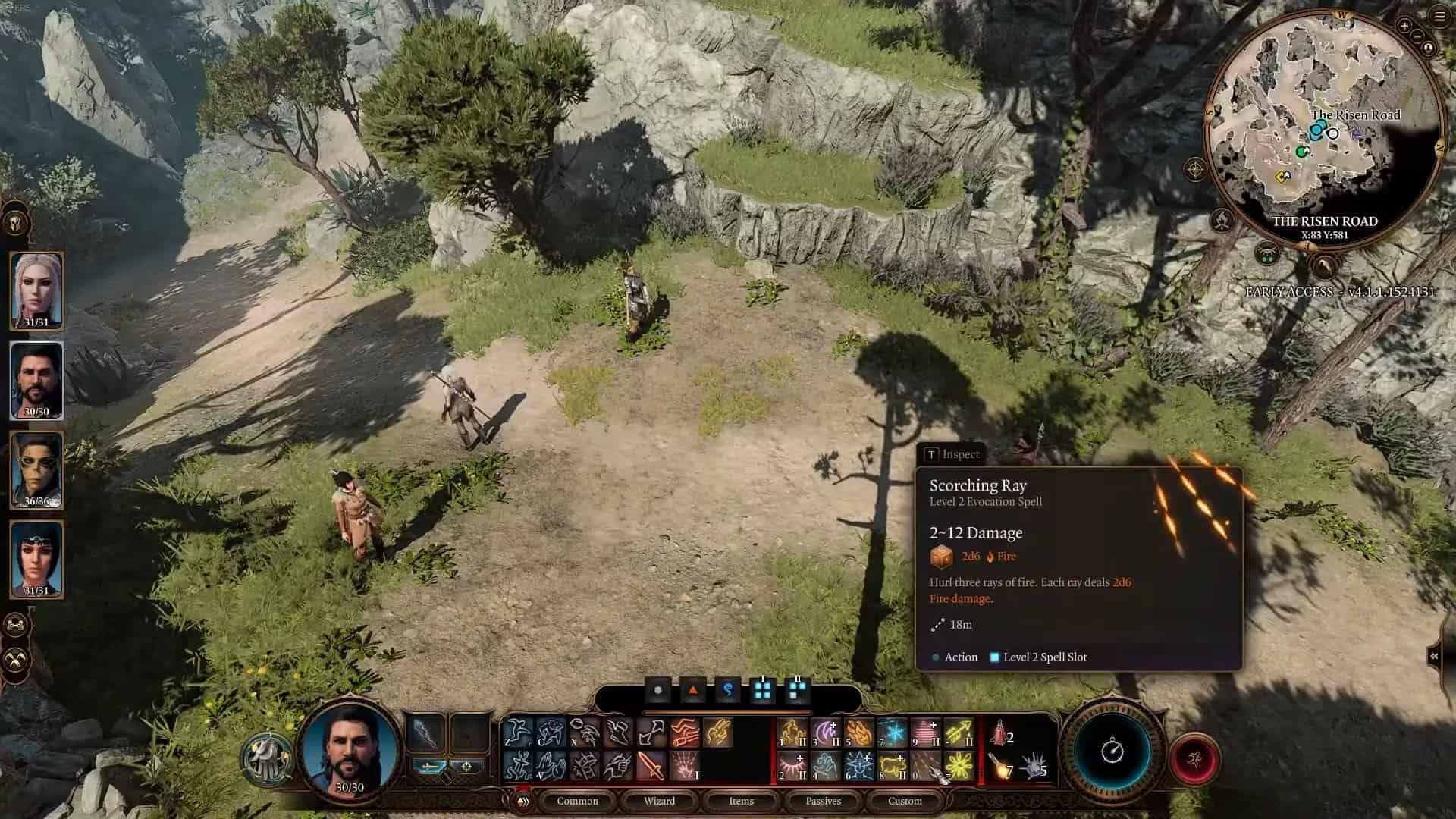Select the white-haired companion portrait
The width and height of the screenshot is (1456, 819).
[x=36, y=290]
